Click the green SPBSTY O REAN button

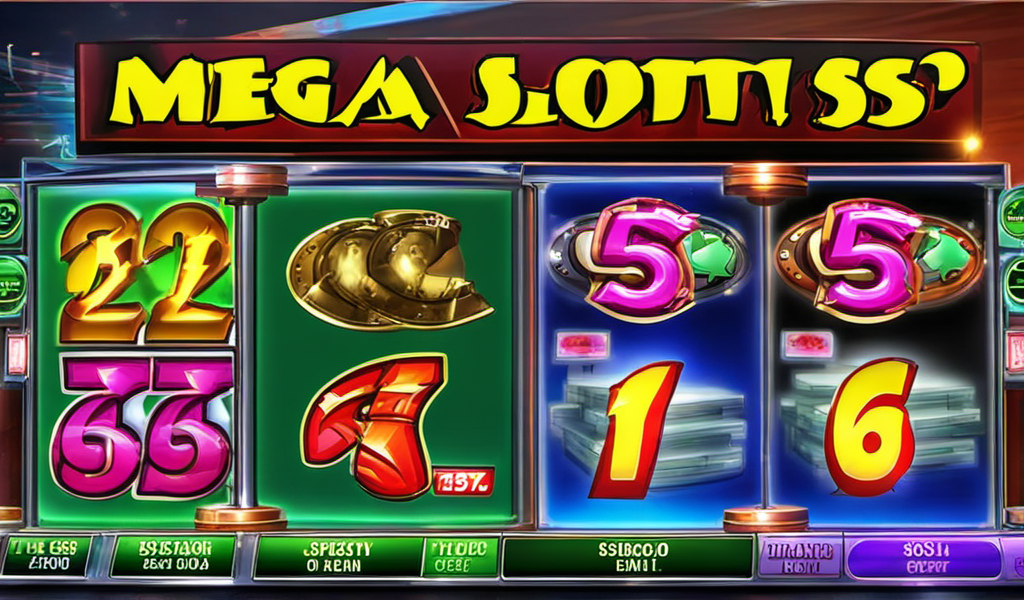[335, 557]
